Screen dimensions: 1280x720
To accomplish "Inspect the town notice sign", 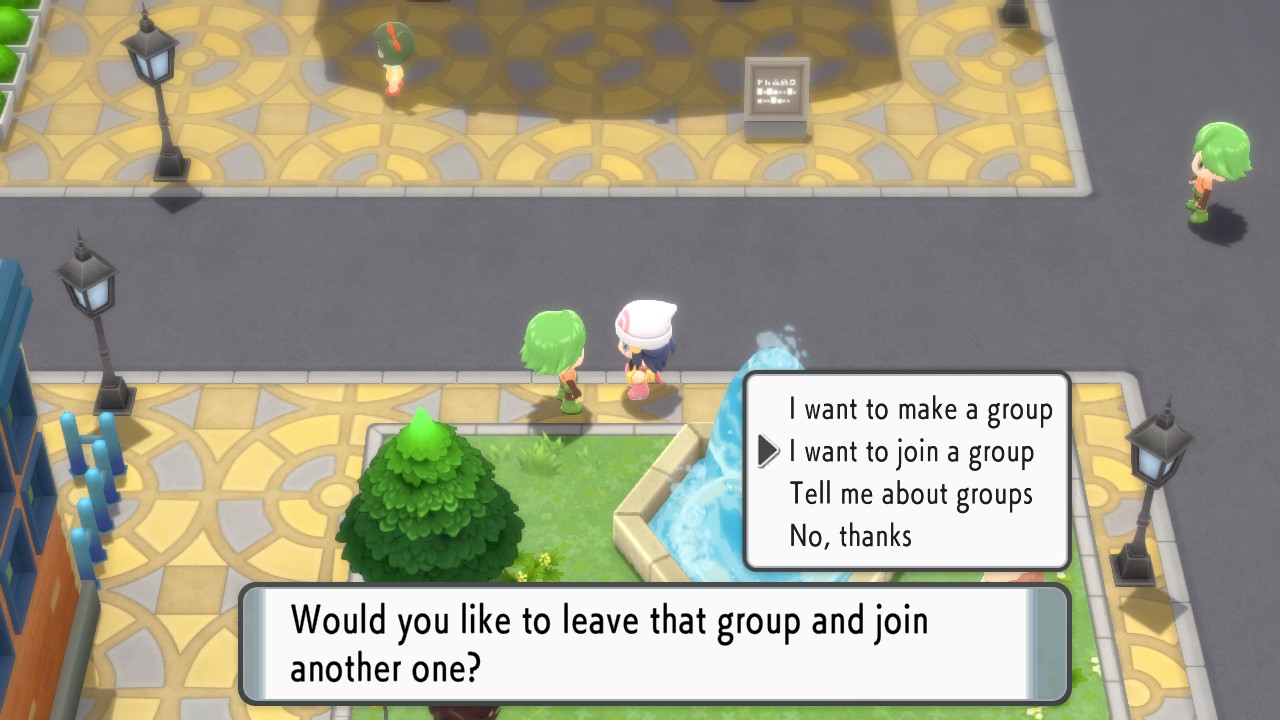I will pos(775,90).
